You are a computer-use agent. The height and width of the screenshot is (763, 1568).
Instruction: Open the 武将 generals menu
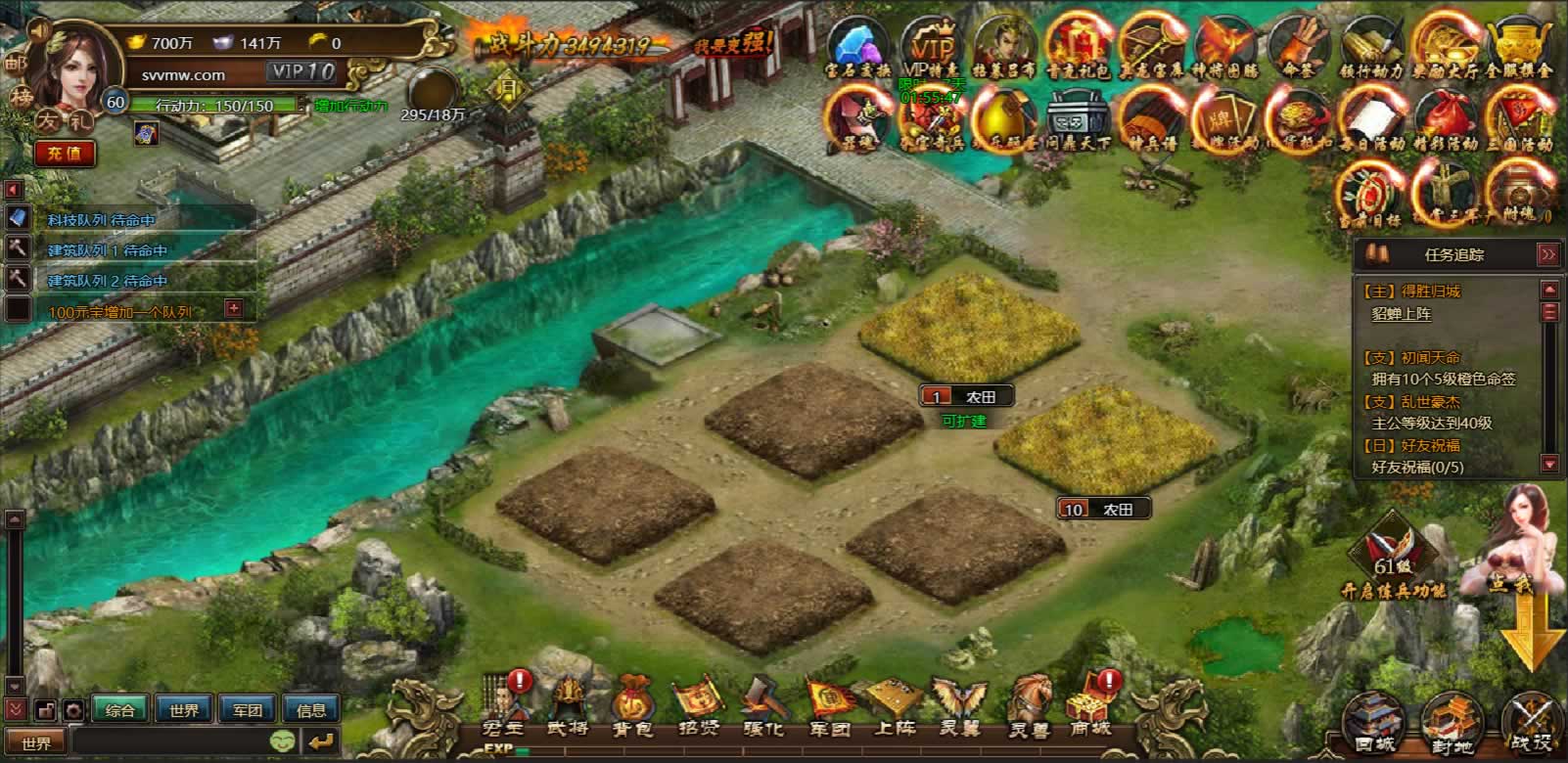pyautogui.click(x=568, y=706)
